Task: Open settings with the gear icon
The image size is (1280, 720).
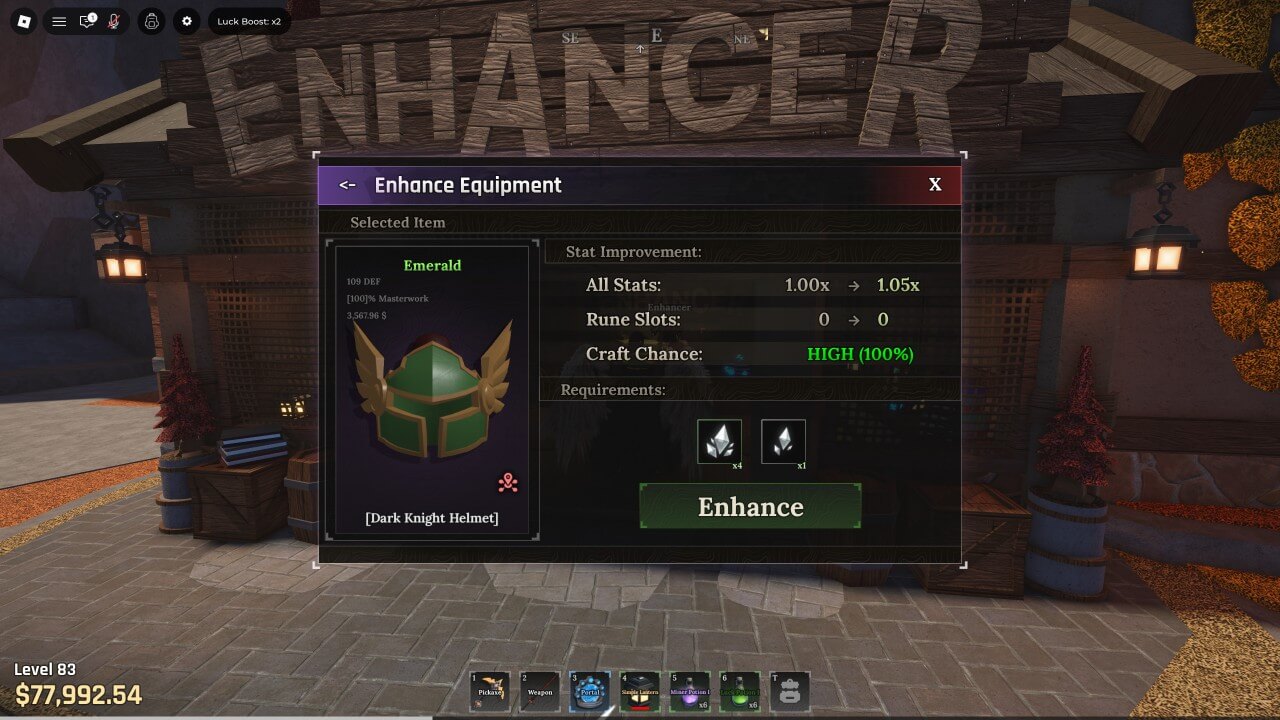Action: coord(186,21)
